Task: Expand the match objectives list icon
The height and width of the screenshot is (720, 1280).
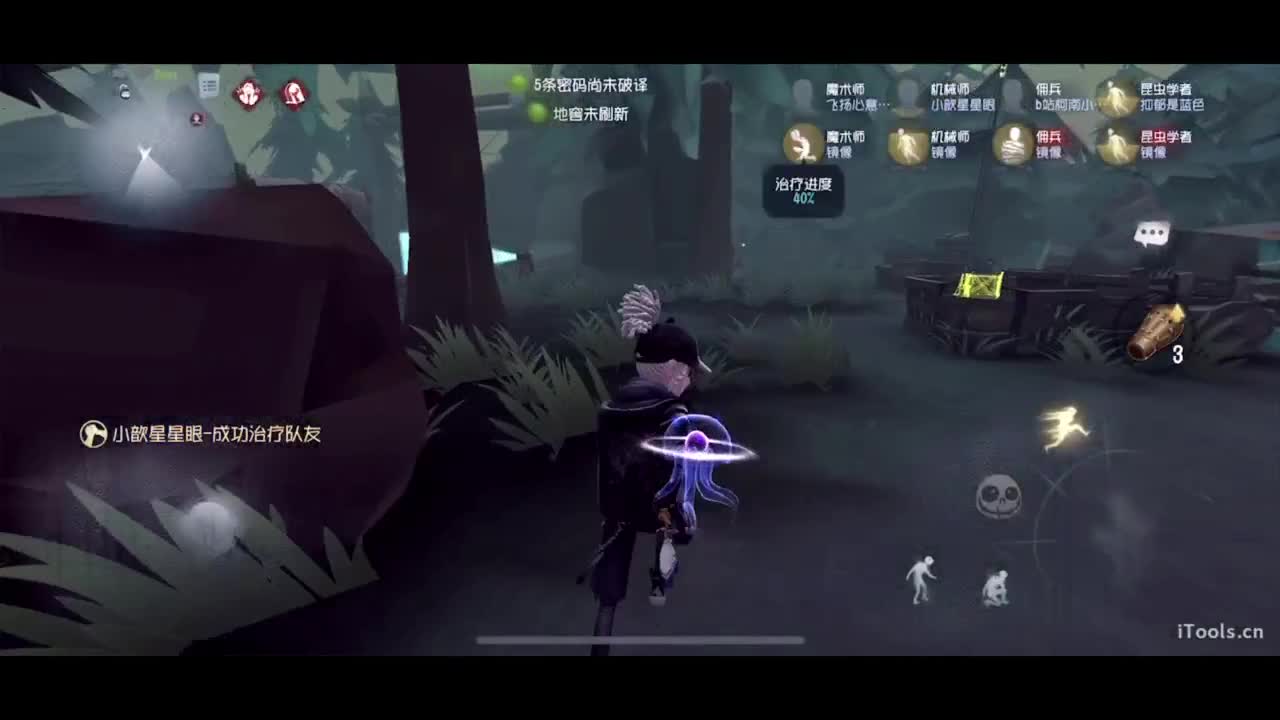Action: pyautogui.click(x=208, y=86)
